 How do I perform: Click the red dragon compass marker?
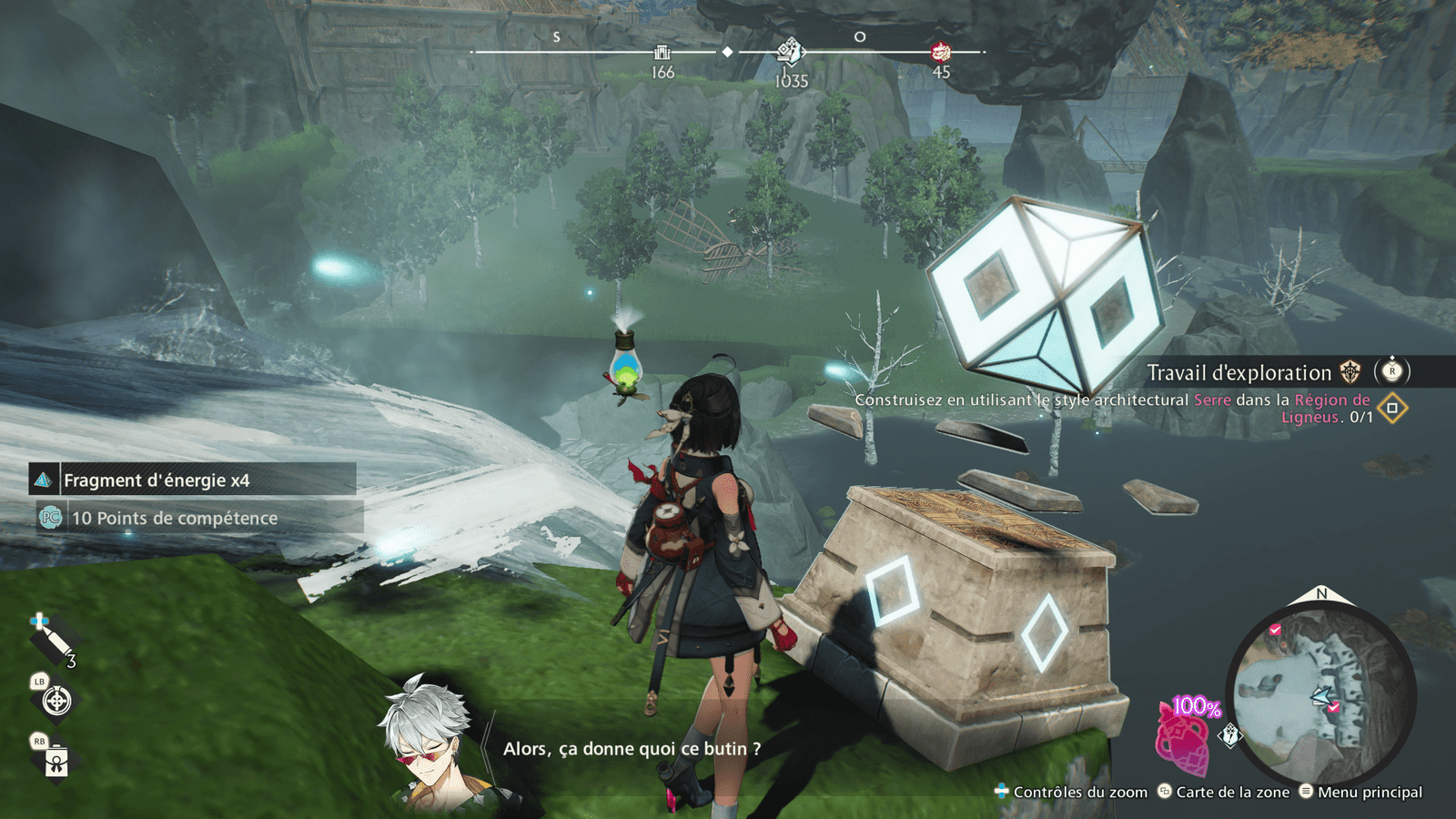click(941, 52)
